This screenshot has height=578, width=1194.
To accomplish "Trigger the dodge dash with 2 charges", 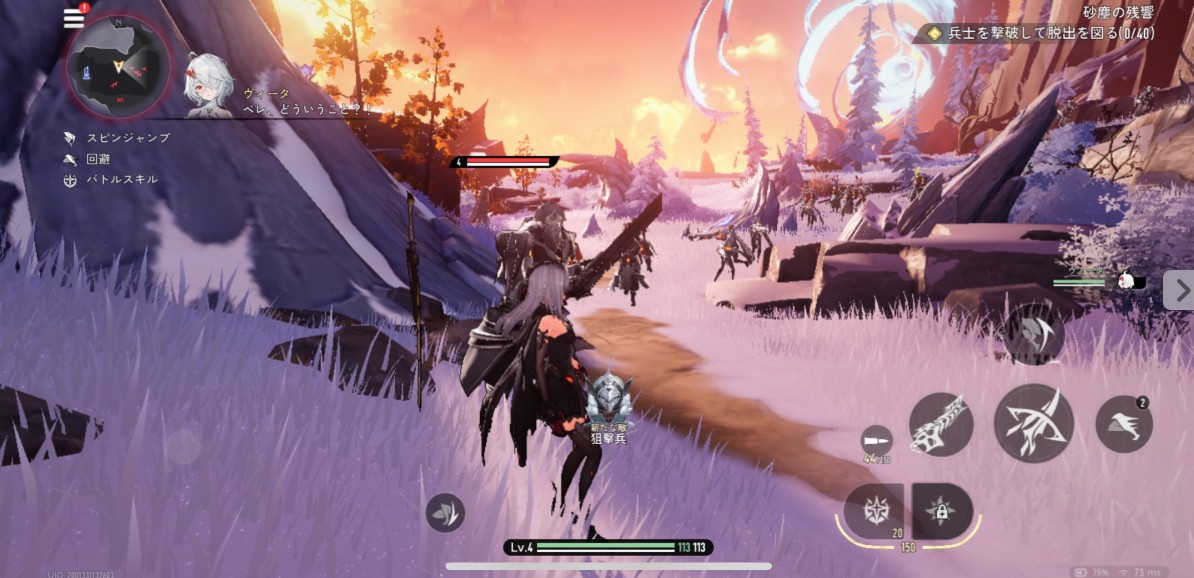I will (1124, 424).
